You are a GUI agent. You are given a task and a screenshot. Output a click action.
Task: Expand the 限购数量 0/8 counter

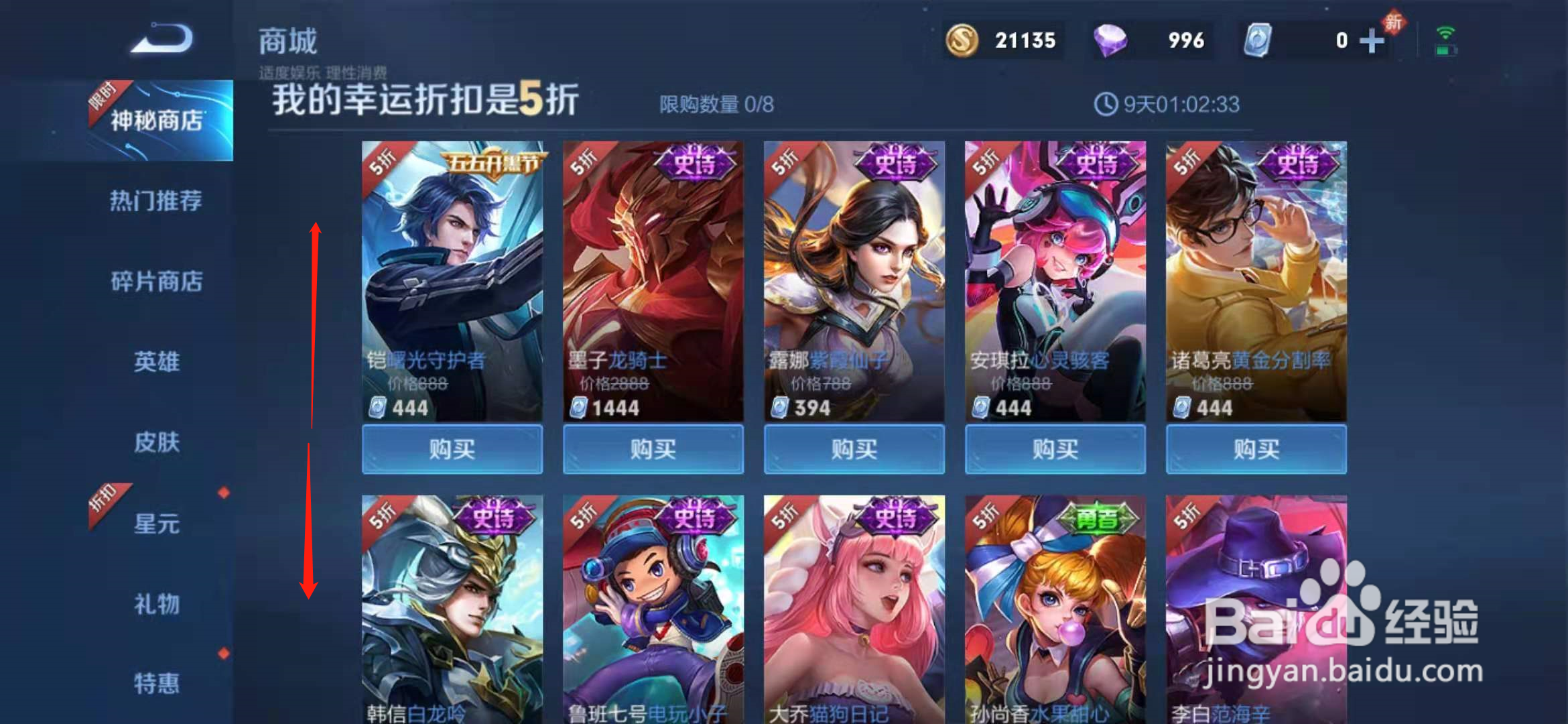pos(717,103)
